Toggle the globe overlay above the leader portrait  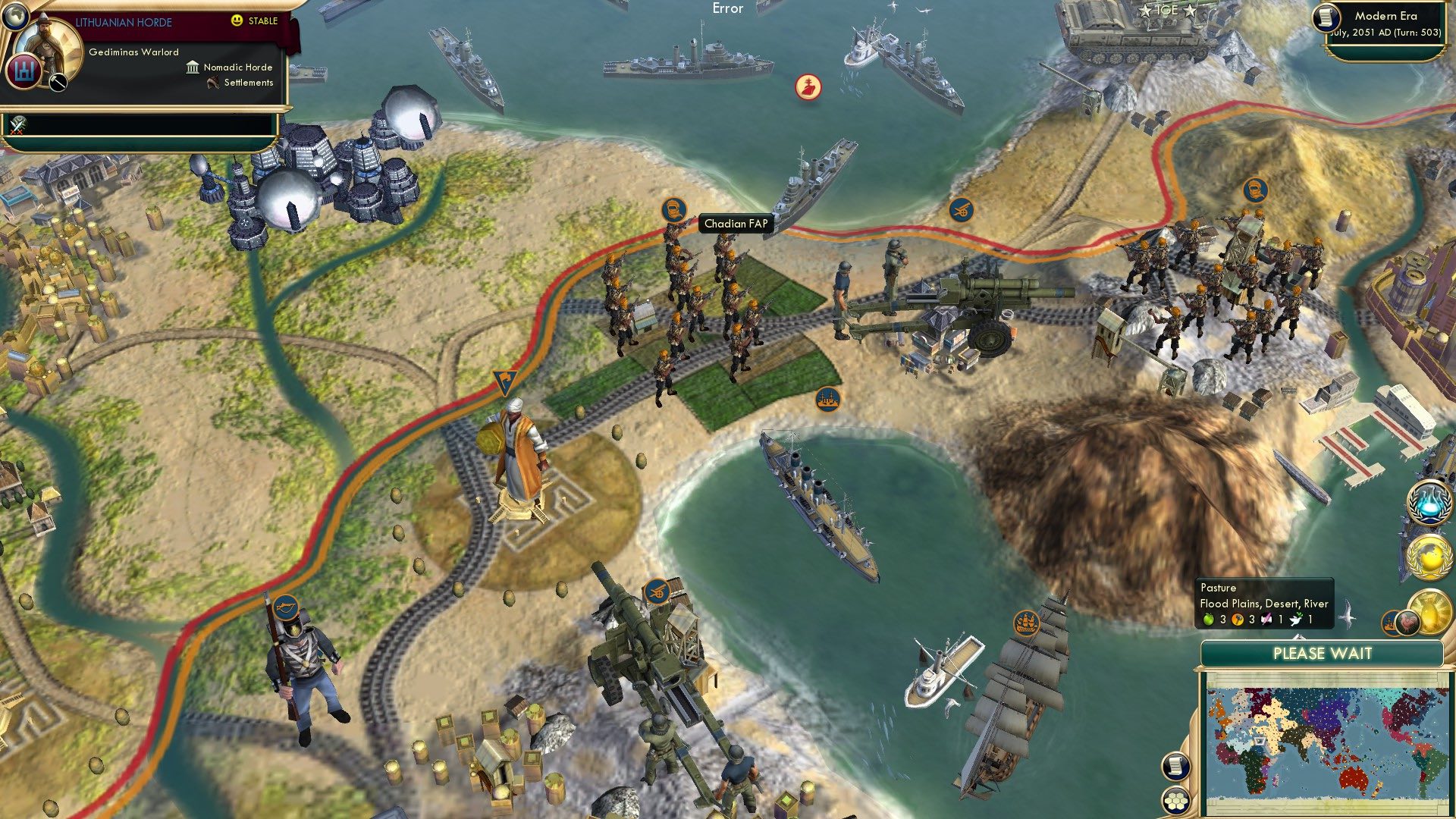(16, 16)
